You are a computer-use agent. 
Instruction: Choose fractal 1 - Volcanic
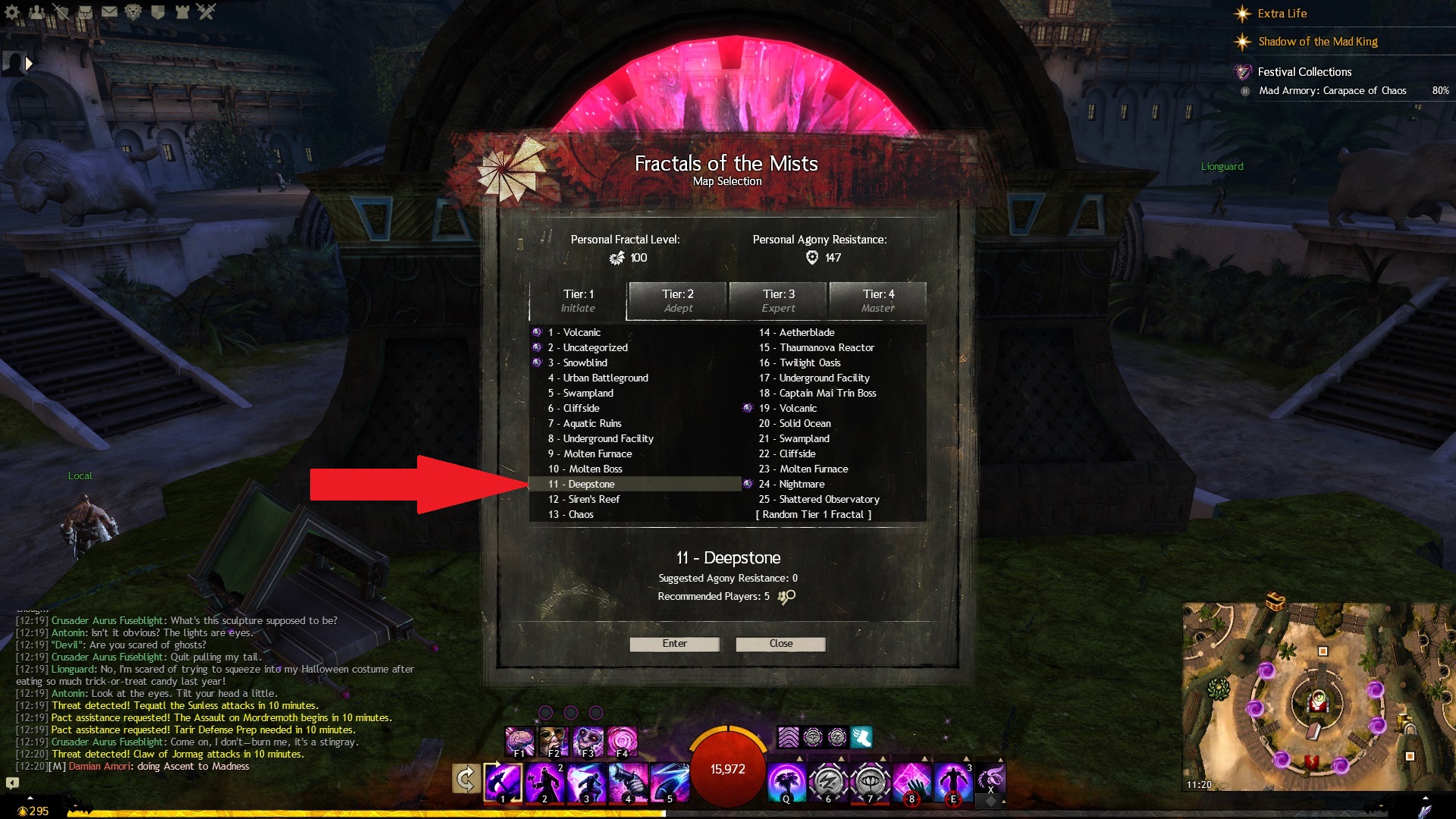(582, 332)
